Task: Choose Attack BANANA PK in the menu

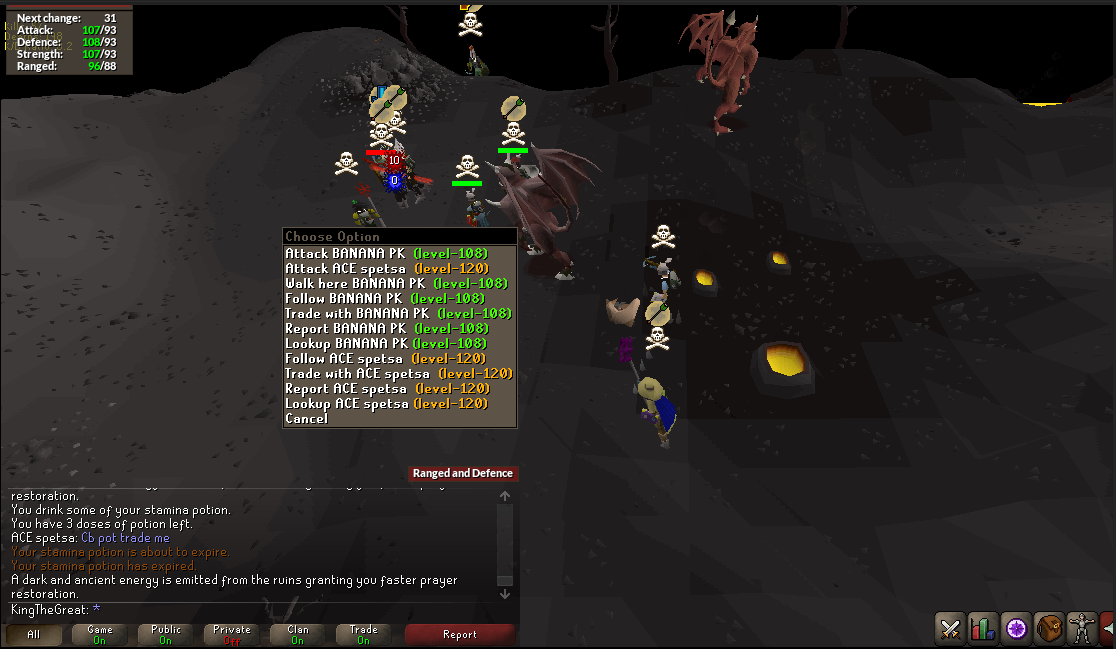Action: (x=386, y=253)
